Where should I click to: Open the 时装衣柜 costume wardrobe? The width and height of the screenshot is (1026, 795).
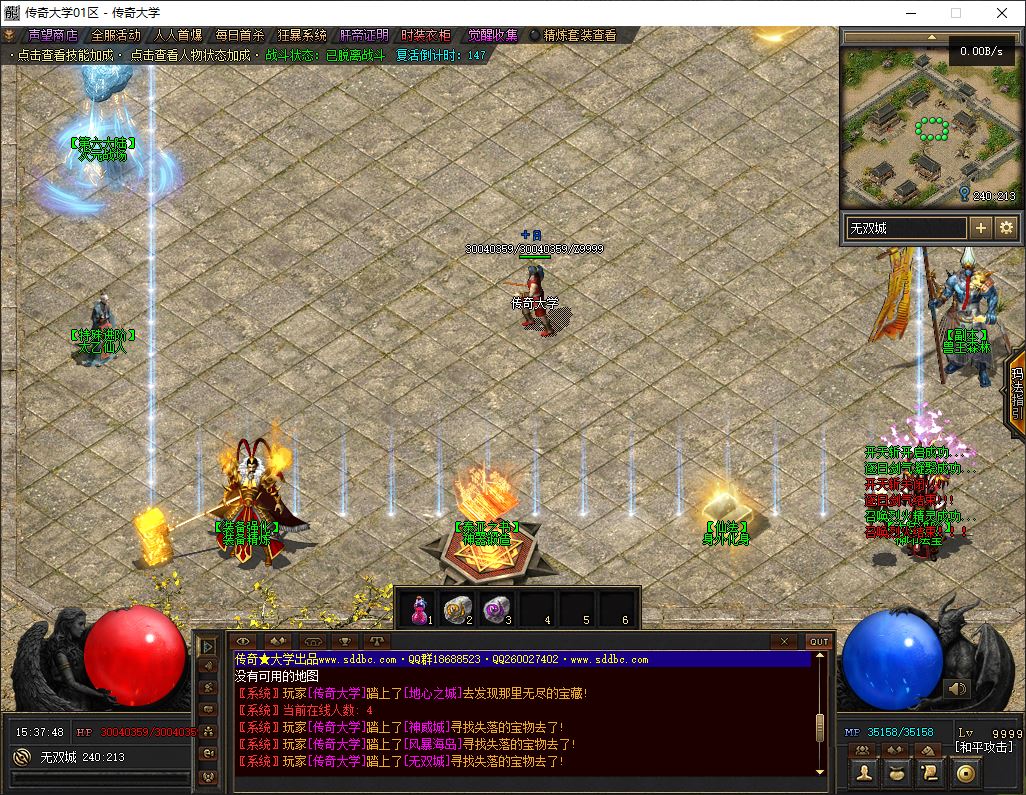pos(425,35)
